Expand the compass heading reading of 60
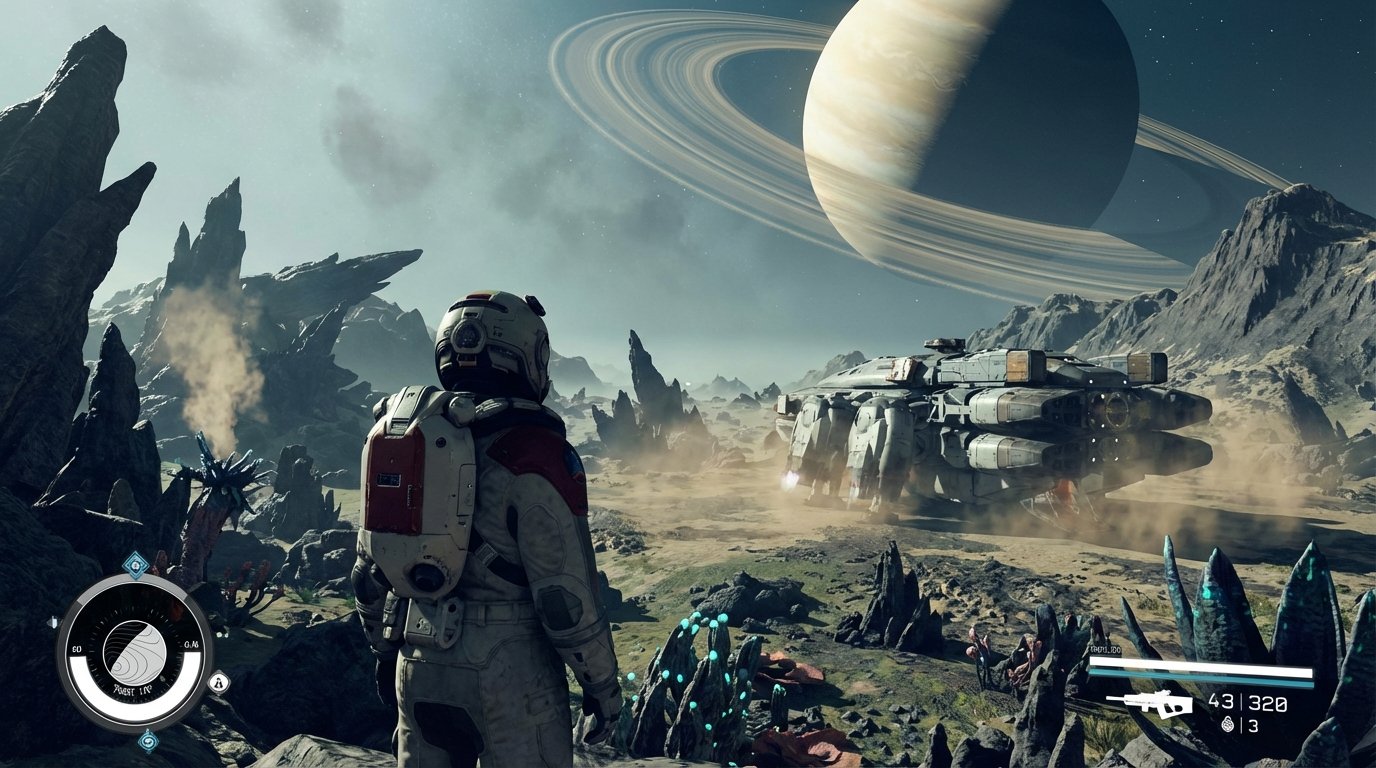The height and width of the screenshot is (768, 1376). pyautogui.click(x=75, y=647)
